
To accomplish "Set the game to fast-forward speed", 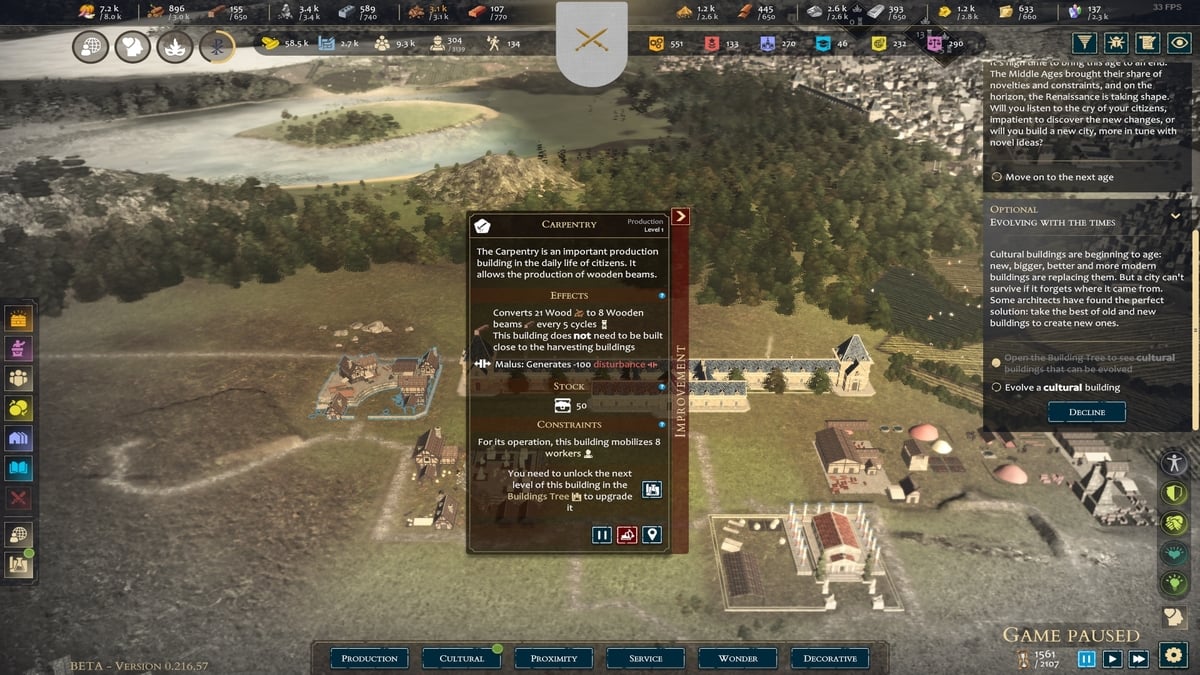I will pyautogui.click(x=1138, y=659).
